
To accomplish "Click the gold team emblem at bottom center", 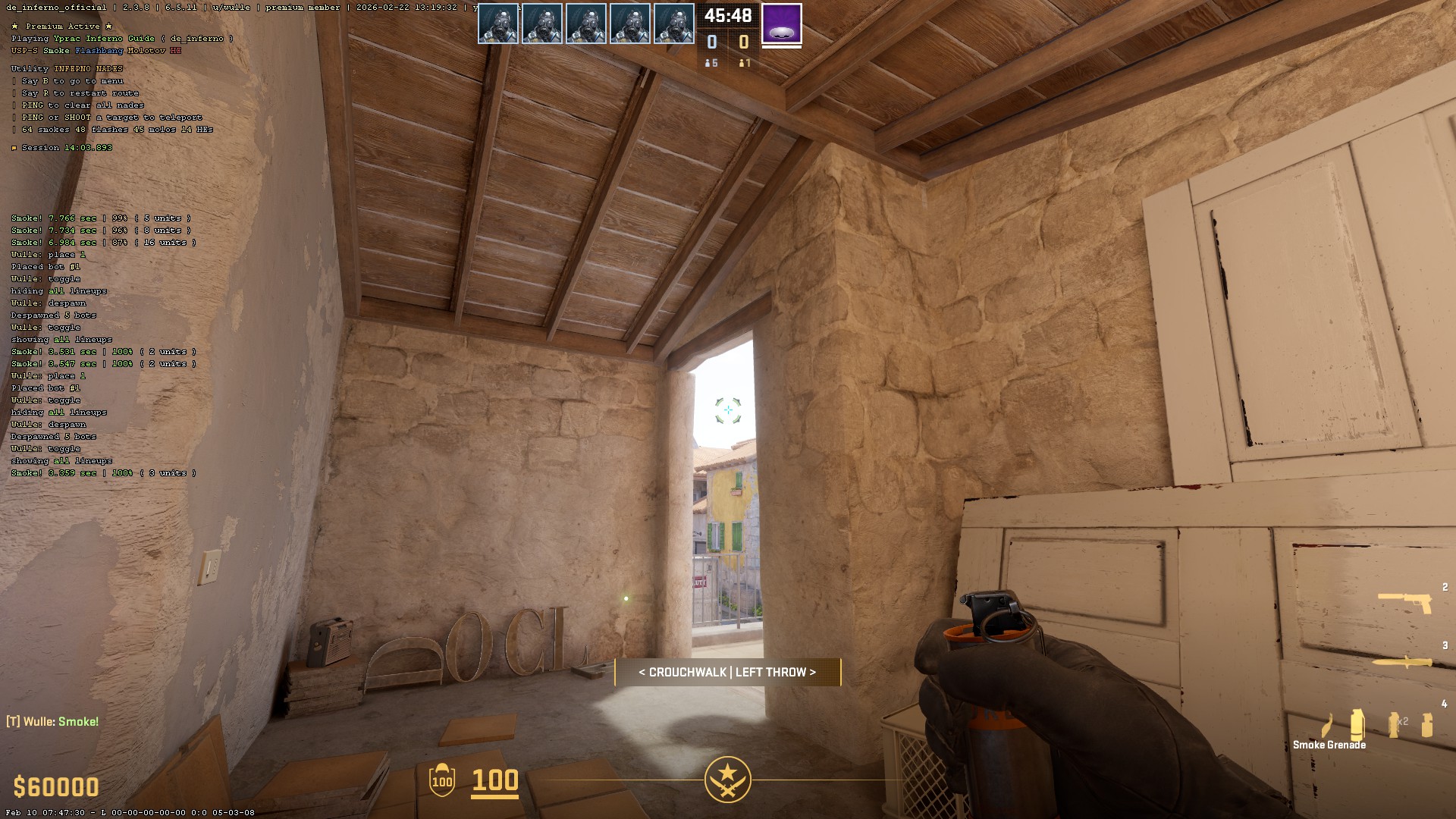I will point(727,778).
